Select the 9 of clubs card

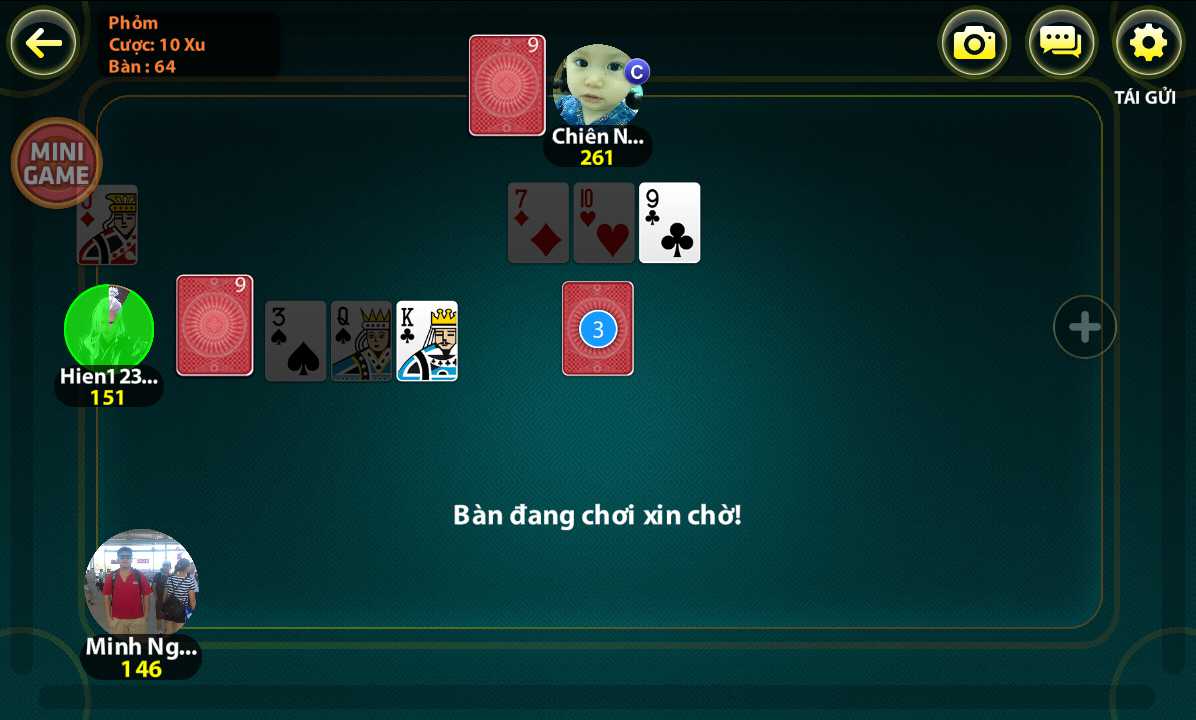[x=669, y=223]
